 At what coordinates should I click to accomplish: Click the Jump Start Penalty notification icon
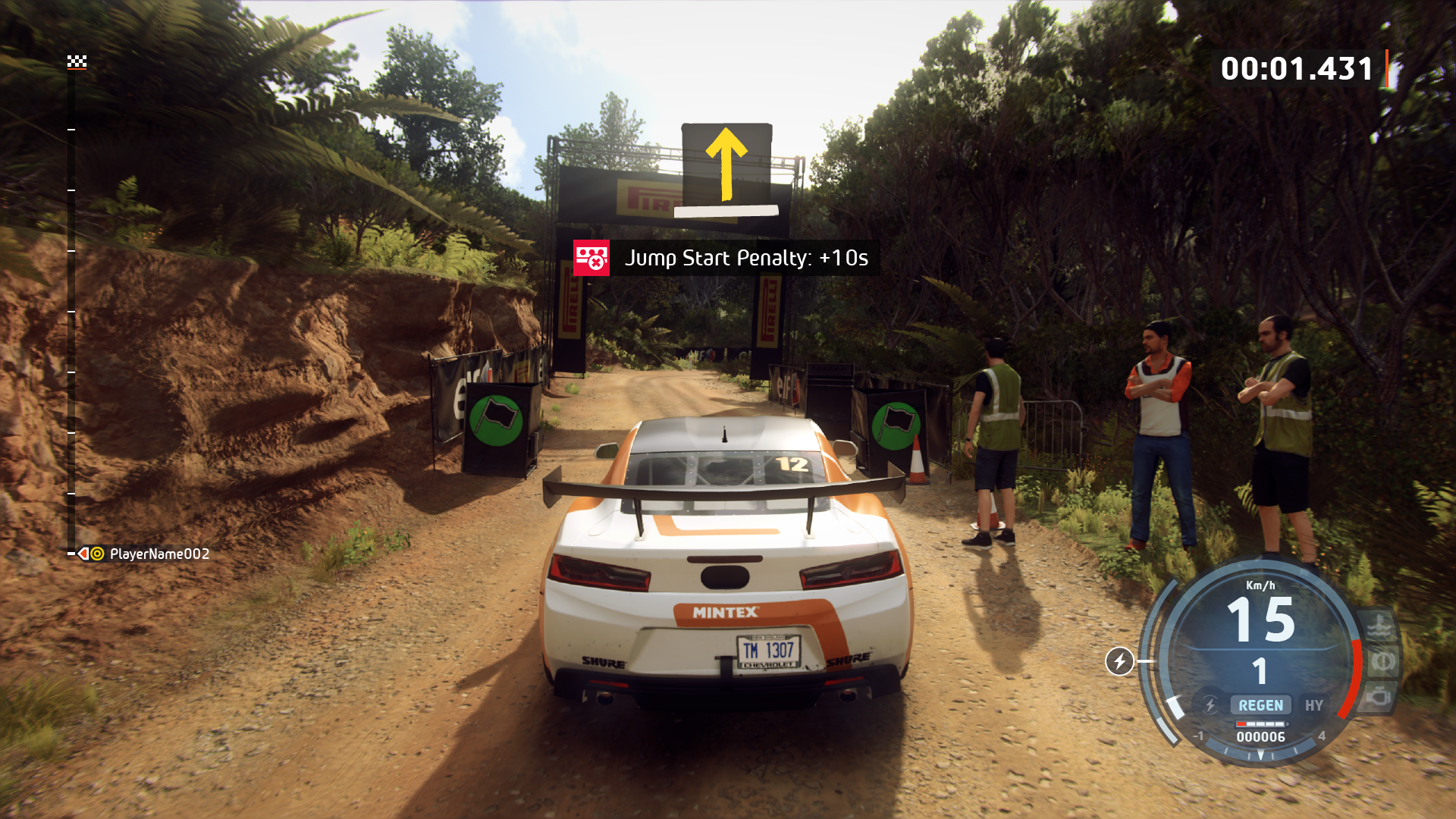pos(591,258)
